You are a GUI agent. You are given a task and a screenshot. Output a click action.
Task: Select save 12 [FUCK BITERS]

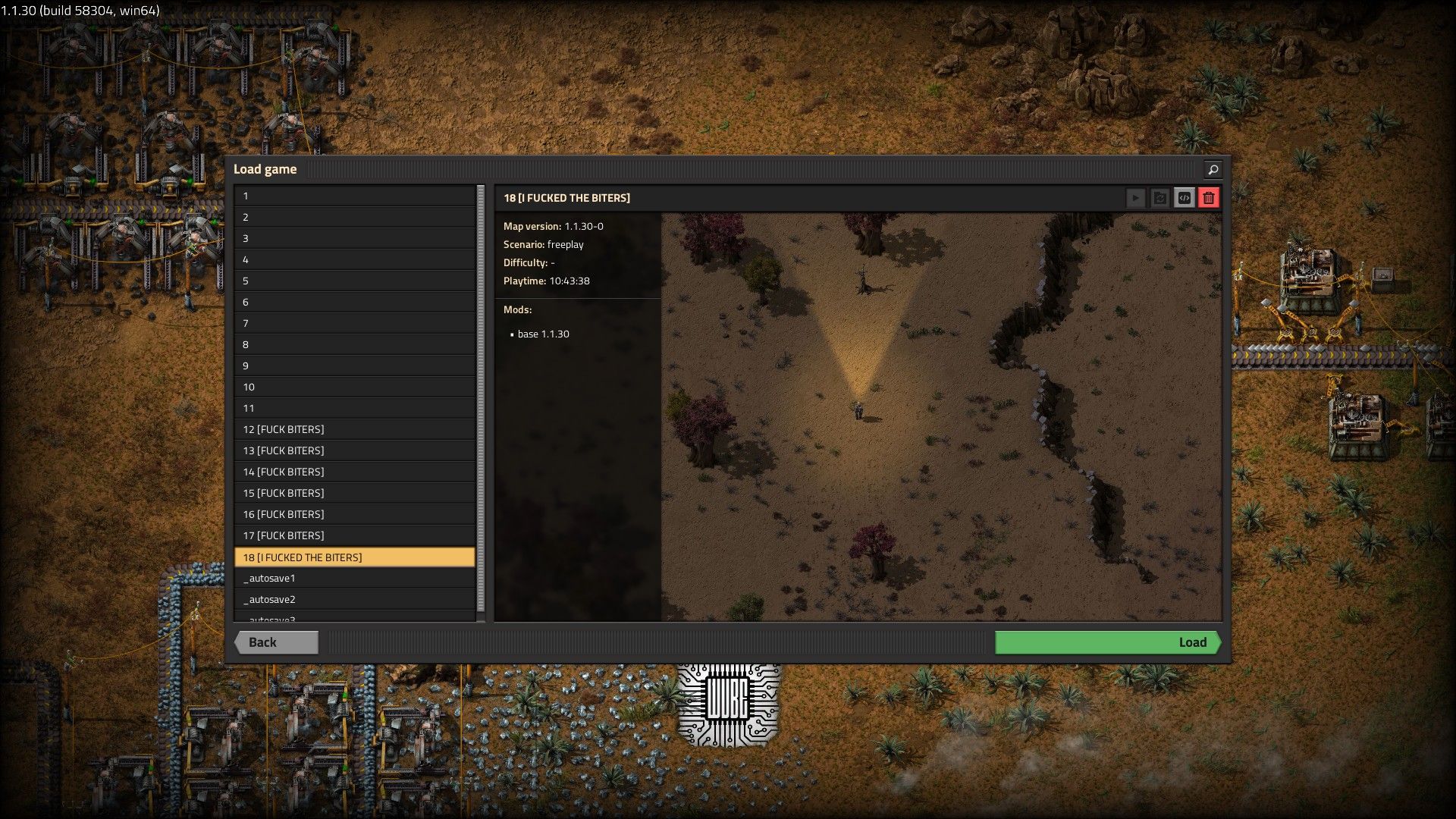click(354, 429)
